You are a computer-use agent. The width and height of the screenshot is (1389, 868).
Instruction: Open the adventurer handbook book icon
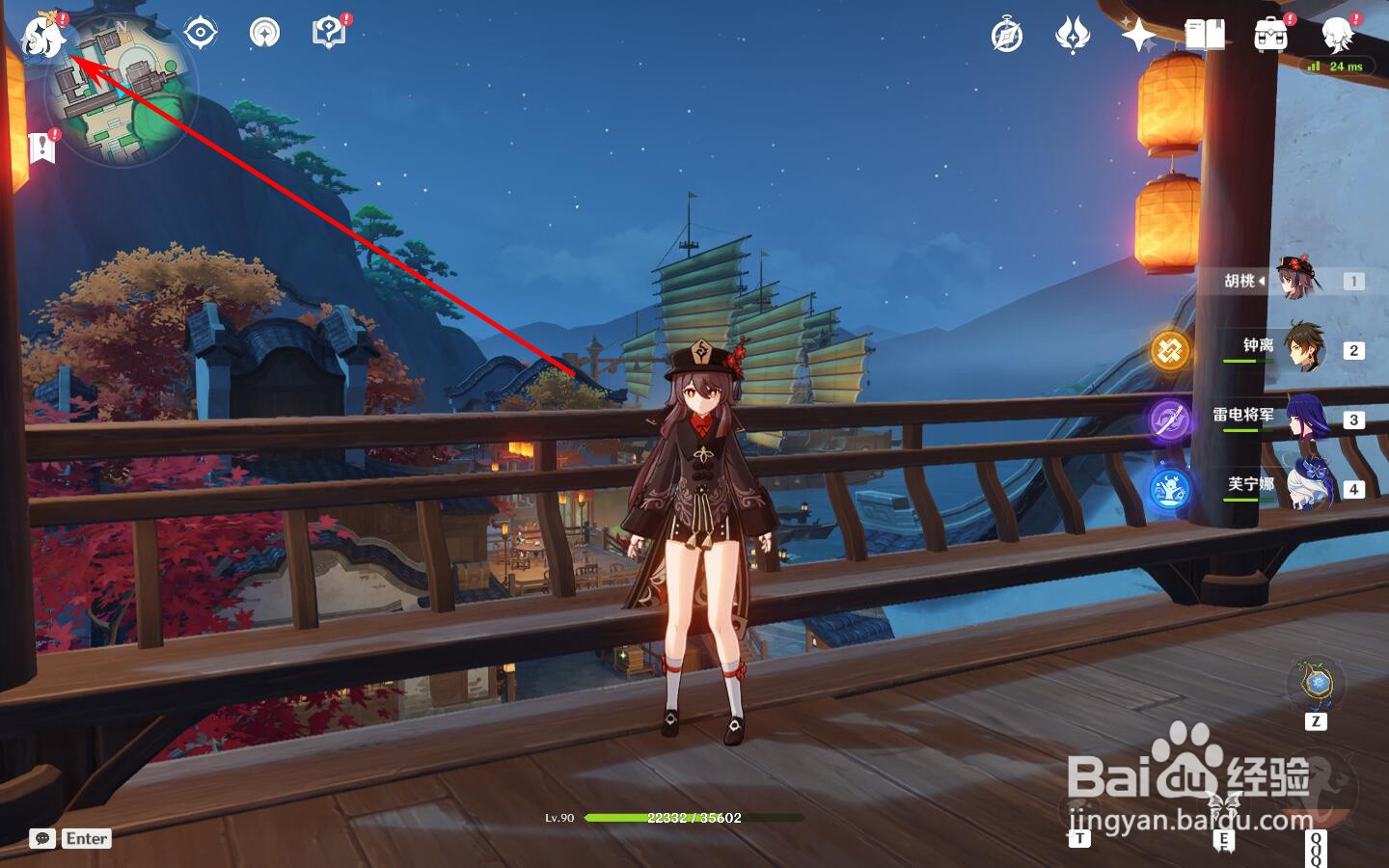pos(1205,37)
